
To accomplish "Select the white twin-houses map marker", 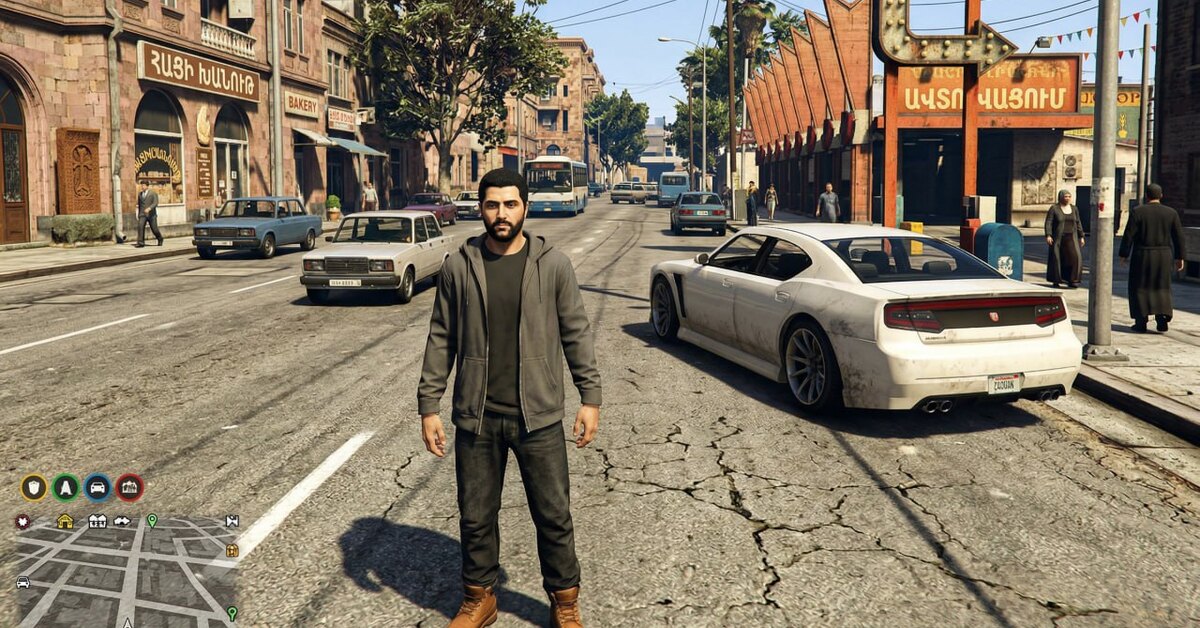I will point(97,521).
